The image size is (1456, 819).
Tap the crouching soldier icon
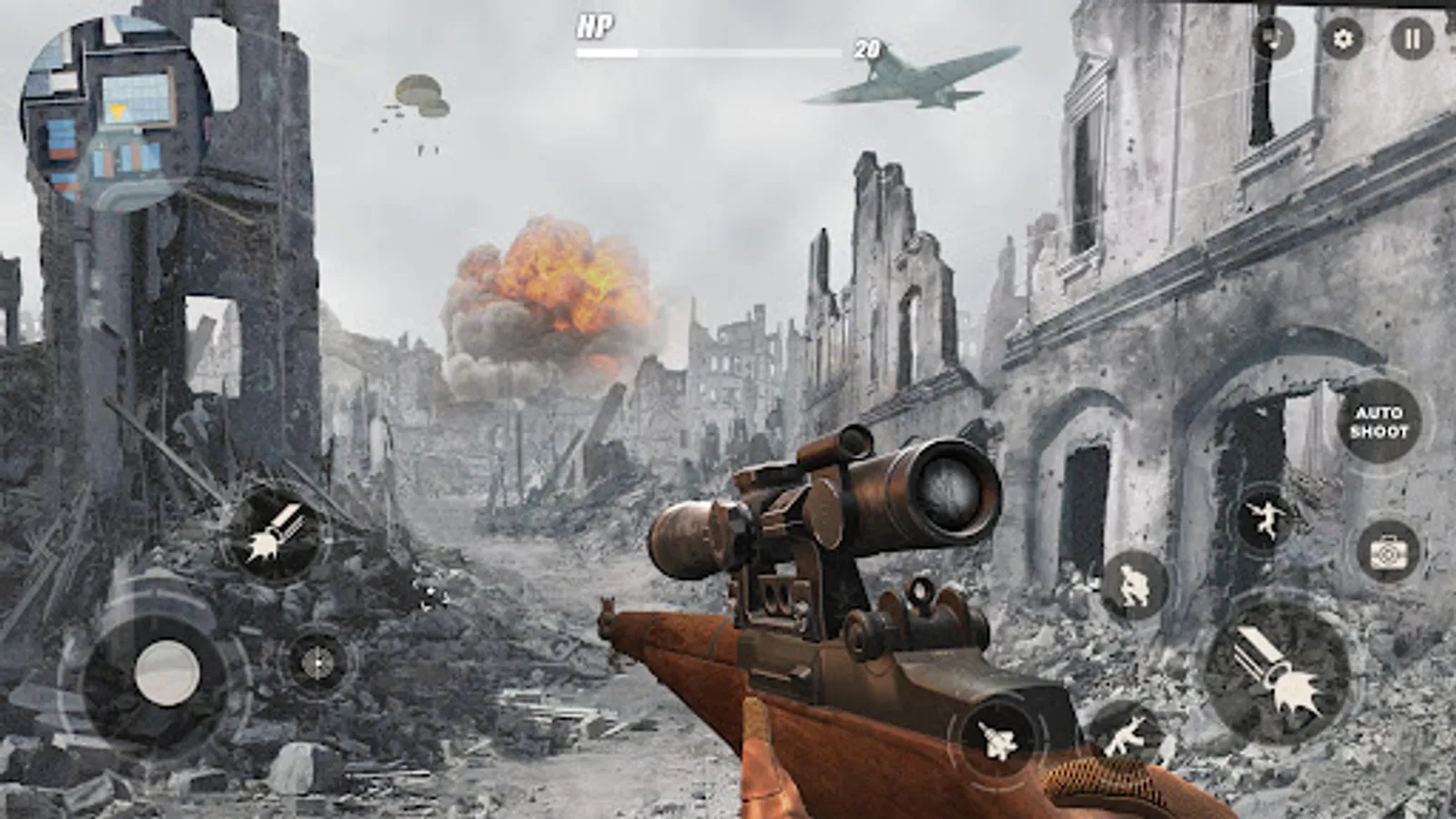pyautogui.click(x=1134, y=583)
